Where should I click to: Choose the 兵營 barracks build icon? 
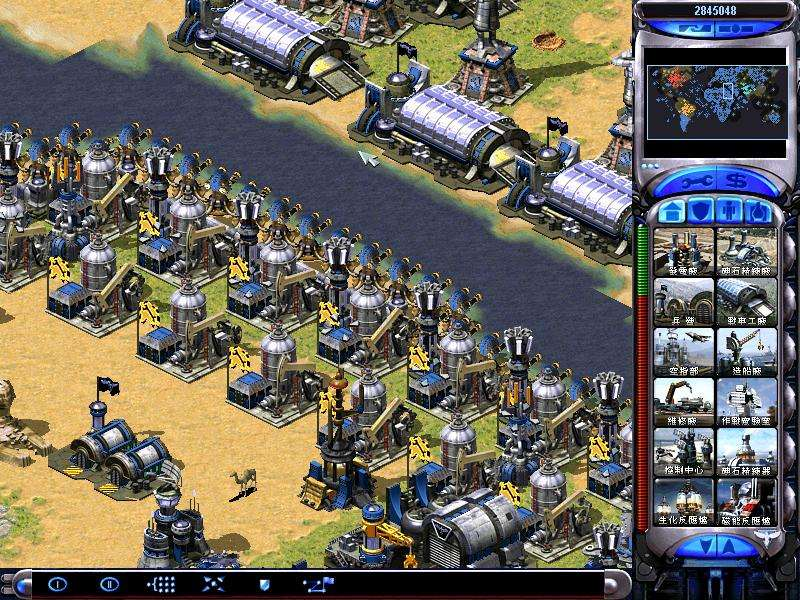point(684,301)
